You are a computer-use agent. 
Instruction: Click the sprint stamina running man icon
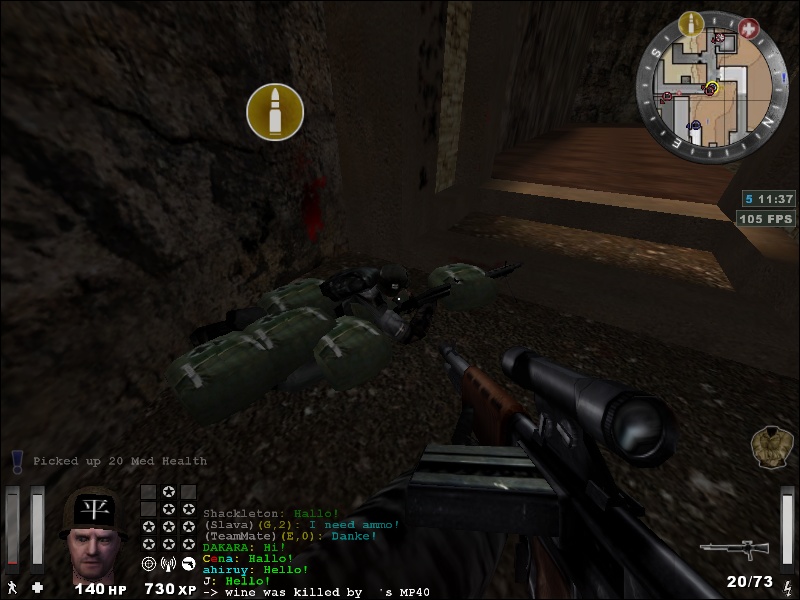[x=12, y=587]
